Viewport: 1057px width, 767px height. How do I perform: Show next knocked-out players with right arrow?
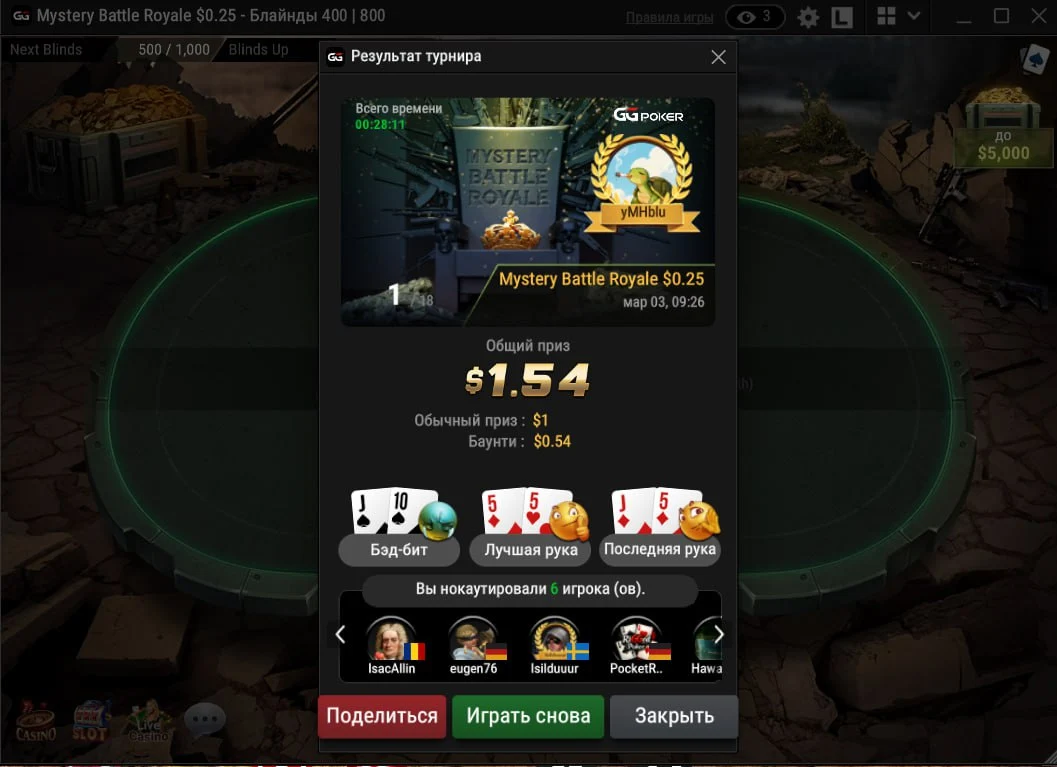(x=718, y=634)
